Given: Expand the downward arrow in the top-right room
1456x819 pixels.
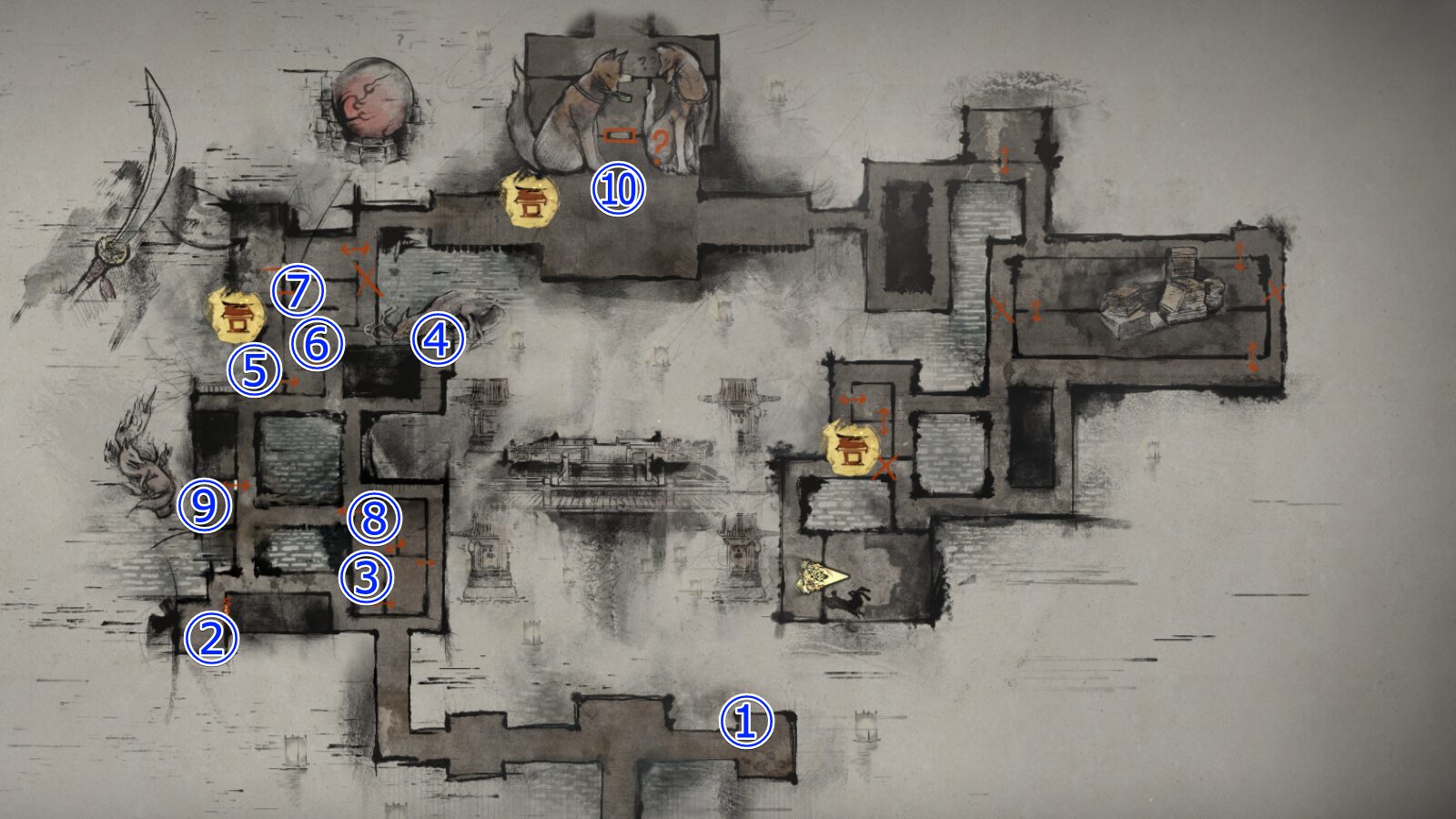Looking at the screenshot, I should pyautogui.click(x=1004, y=158).
